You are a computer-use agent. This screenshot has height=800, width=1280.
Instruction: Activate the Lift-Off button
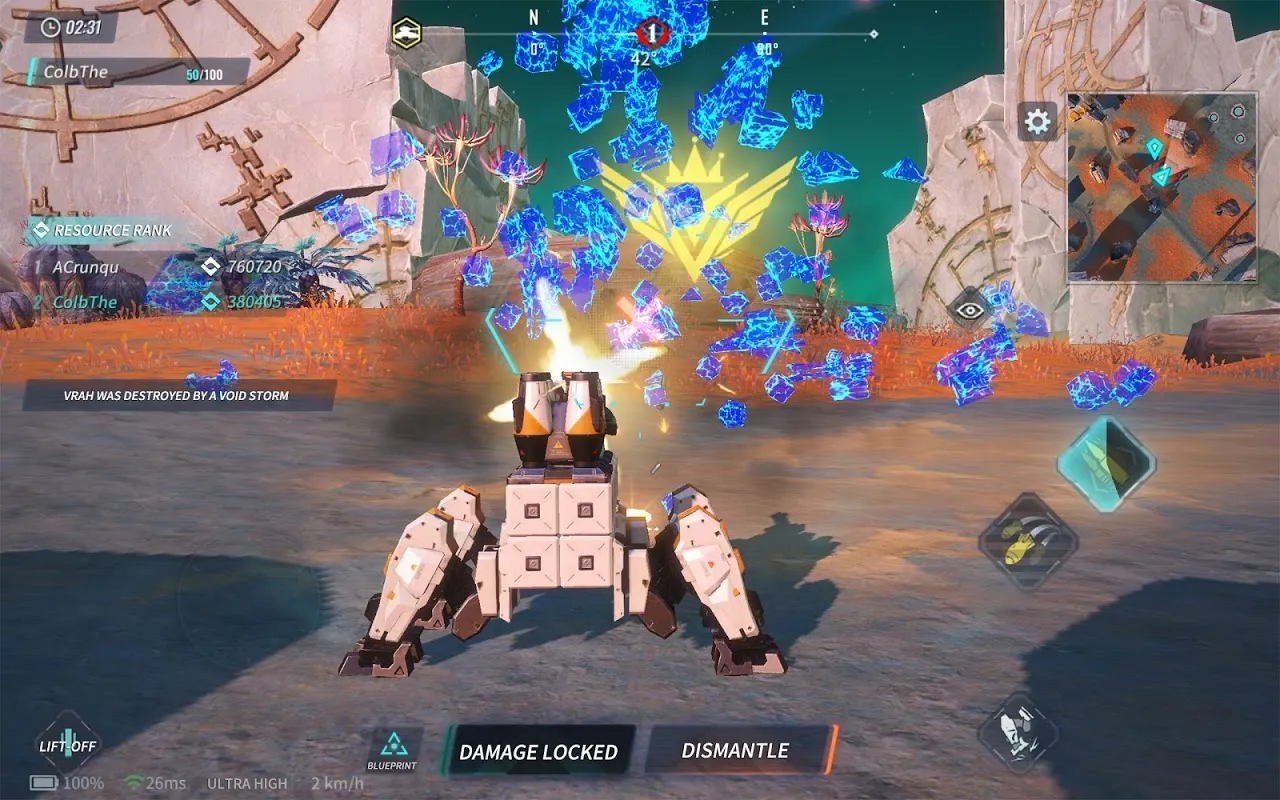pyautogui.click(x=68, y=744)
